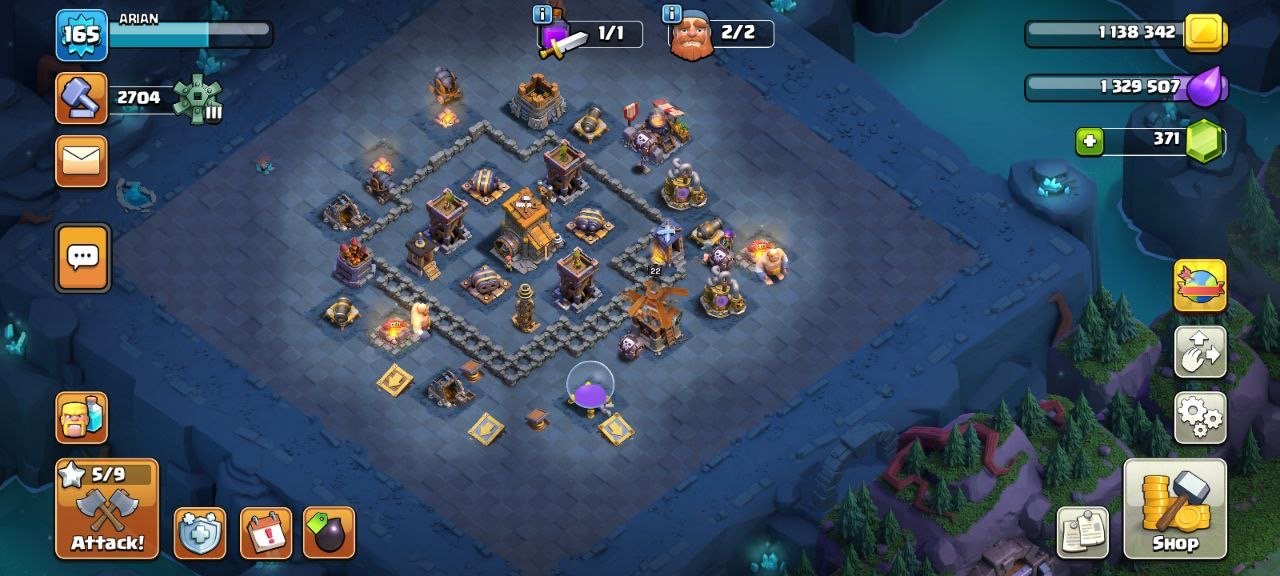Open the barbarian and potion army button
The height and width of the screenshot is (576, 1280).
pos(82,417)
